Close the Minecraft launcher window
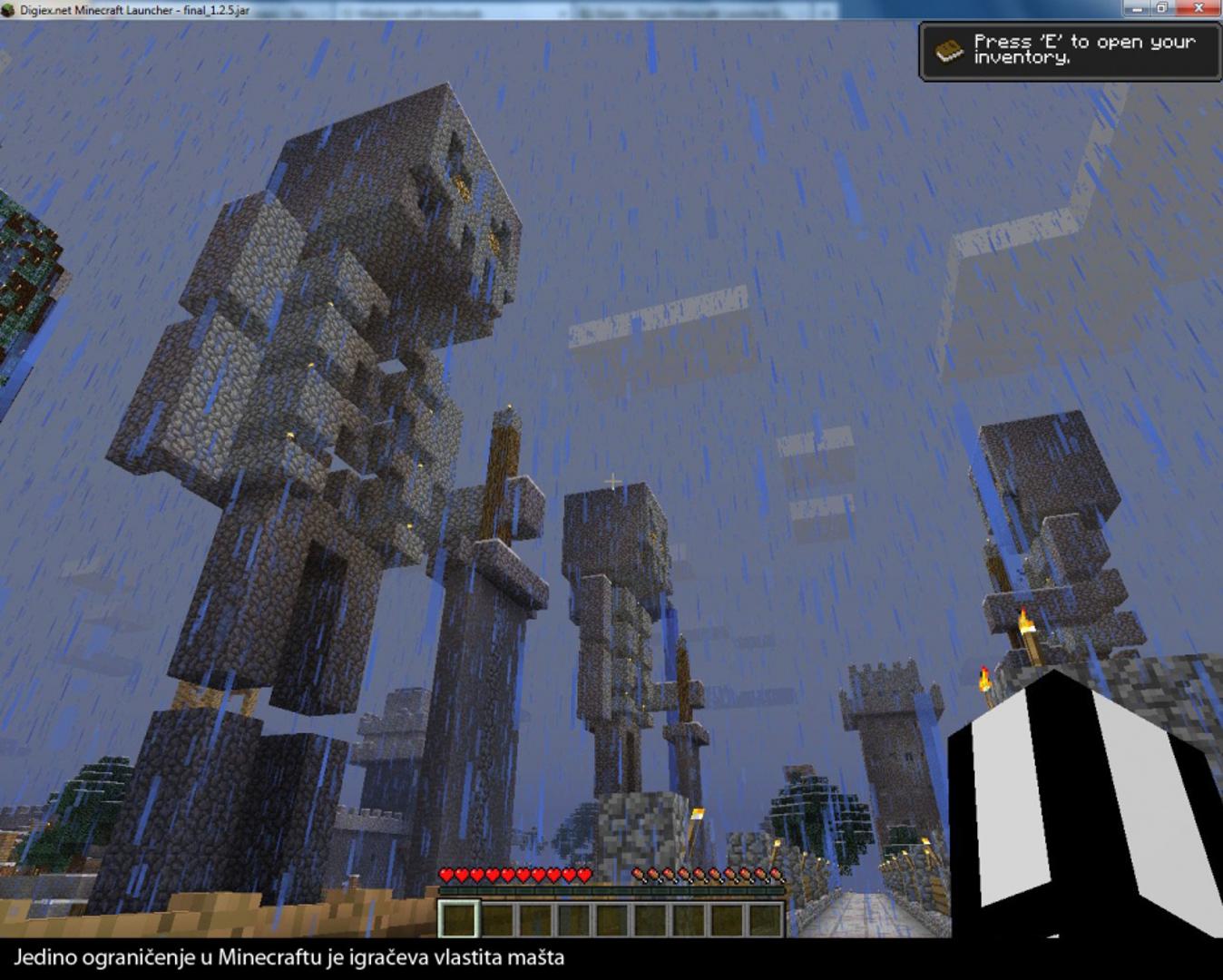This screenshot has height=980, width=1223. click(x=1199, y=8)
